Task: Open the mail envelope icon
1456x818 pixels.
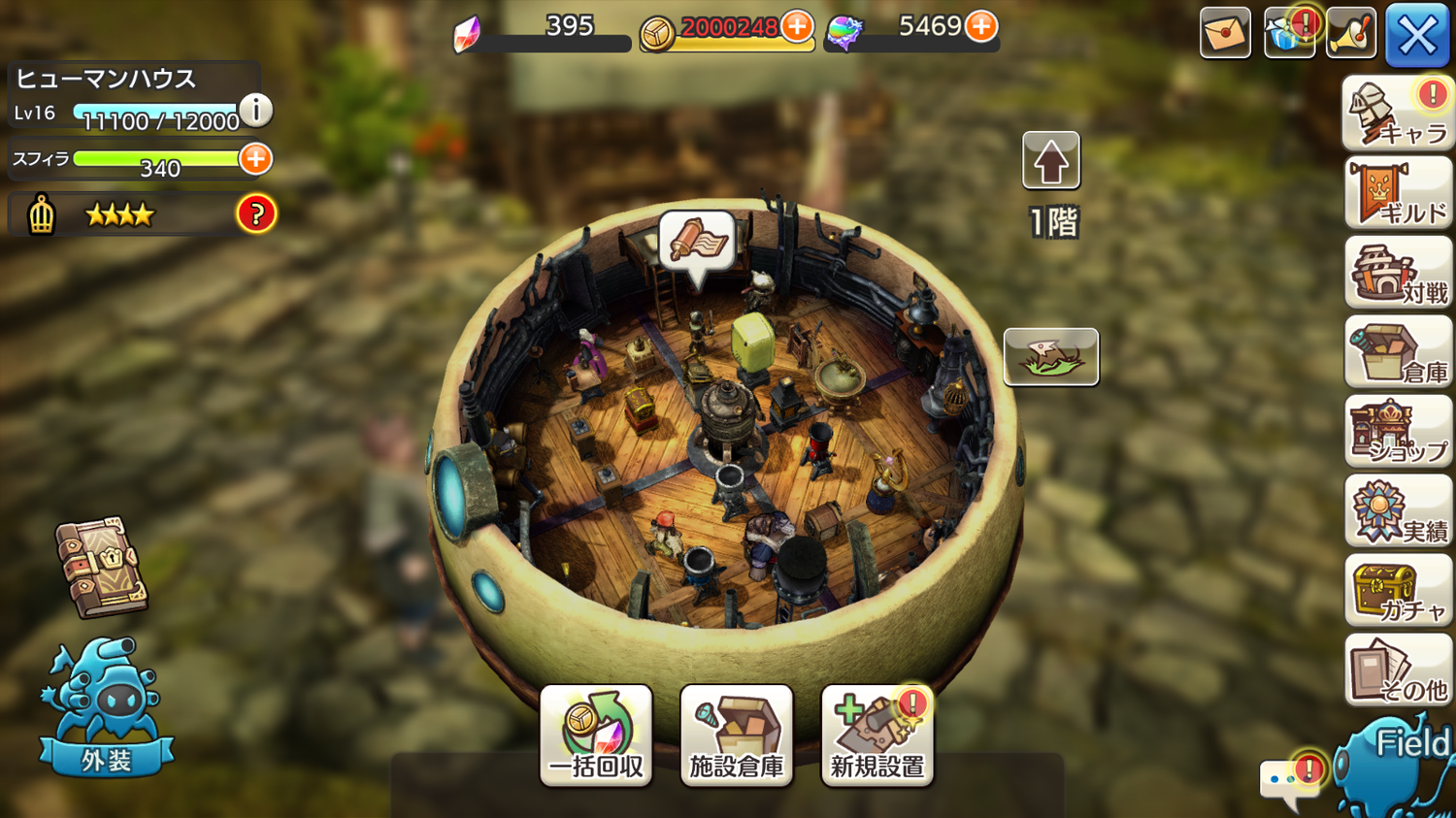Action: [1225, 34]
